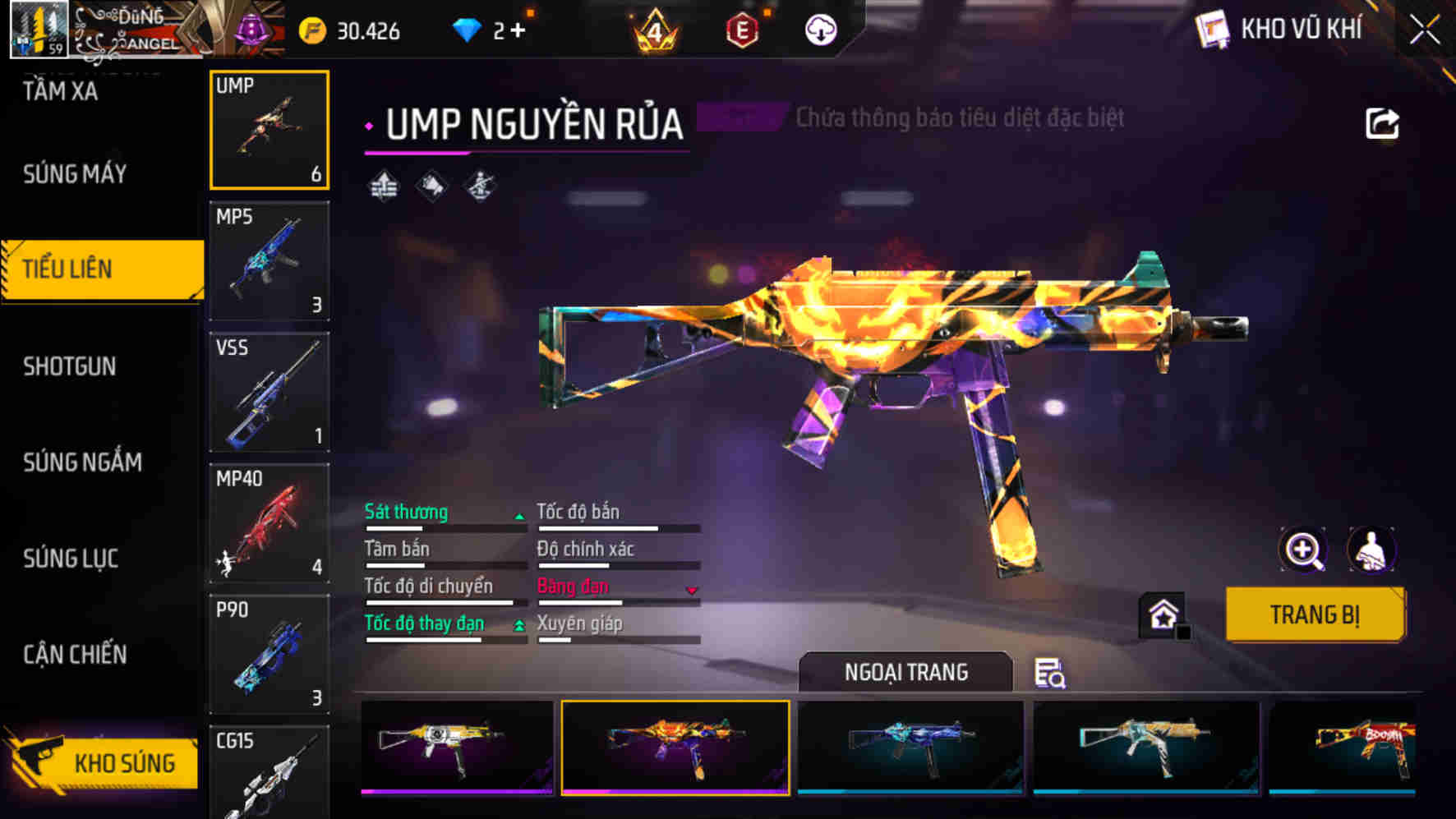Open the CẬN CHIẾN category

[x=75, y=655]
